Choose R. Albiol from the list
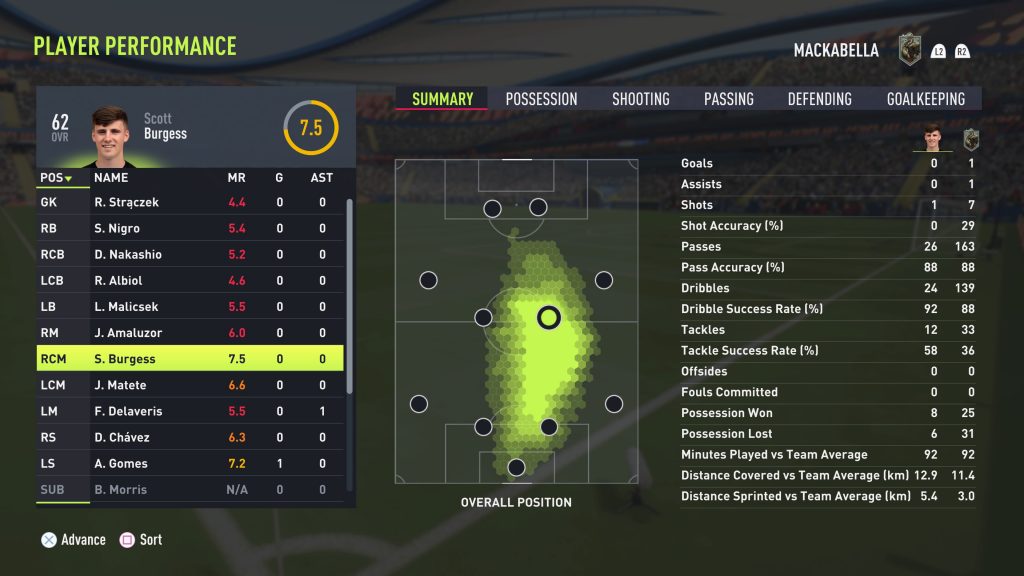1024x576 pixels. 190,281
